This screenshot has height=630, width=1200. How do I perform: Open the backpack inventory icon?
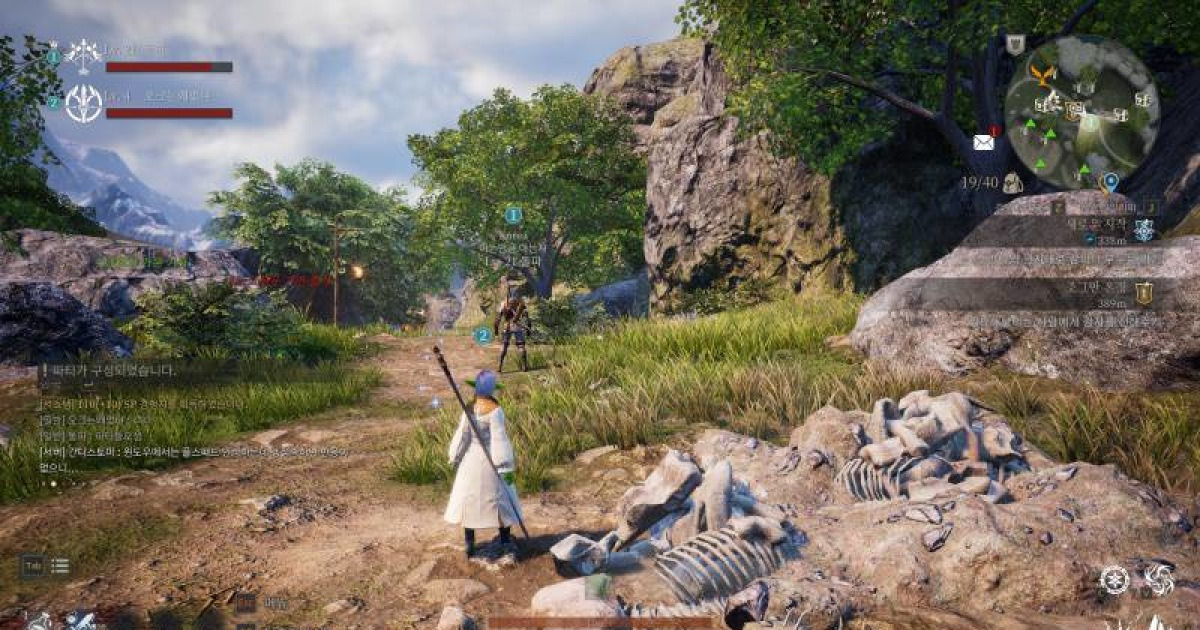(x=1013, y=182)
